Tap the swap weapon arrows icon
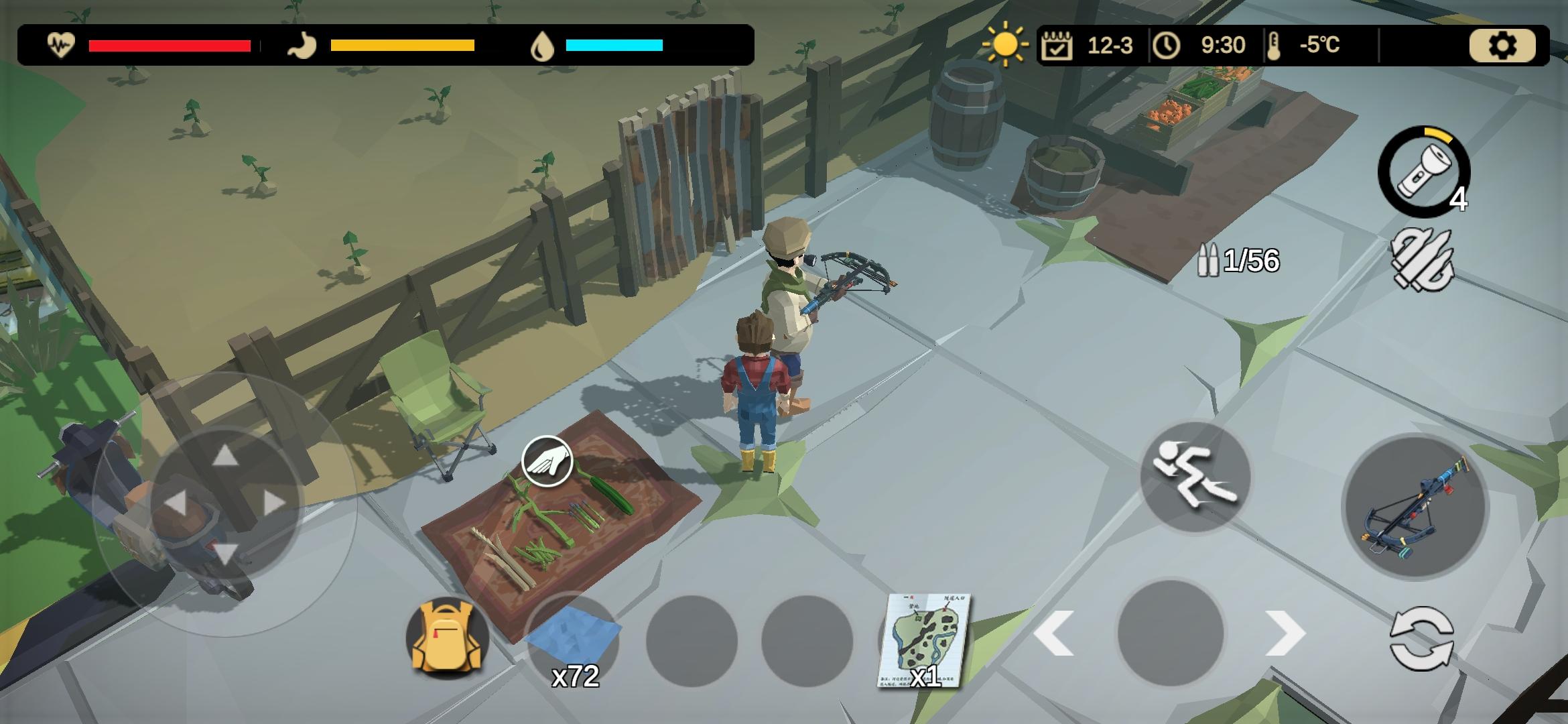Image resolution: width=1568 pixels, height=724 pixels. pyautogui.click(x=1422, y=638)
